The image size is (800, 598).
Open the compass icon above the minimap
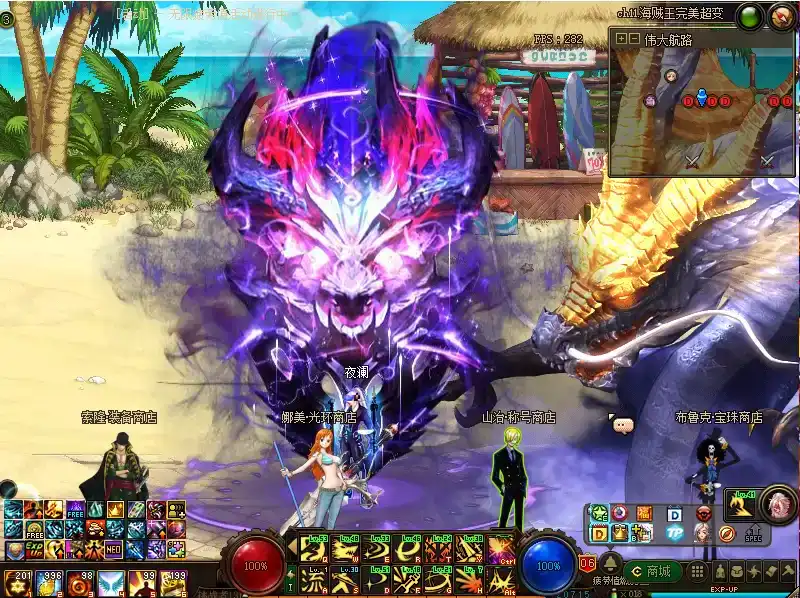click(x=781, y=16)
